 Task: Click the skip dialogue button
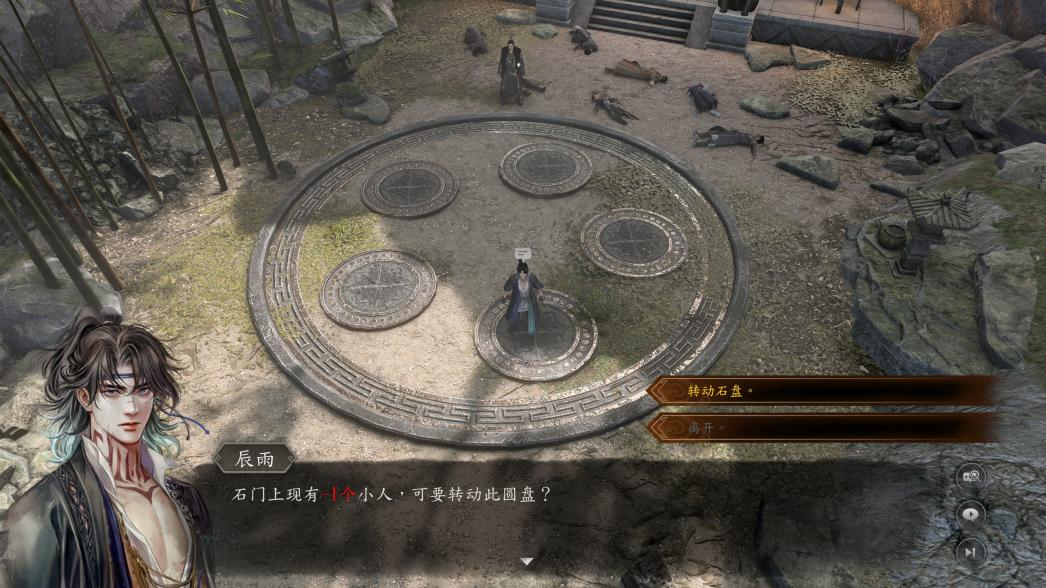[970, 551]
